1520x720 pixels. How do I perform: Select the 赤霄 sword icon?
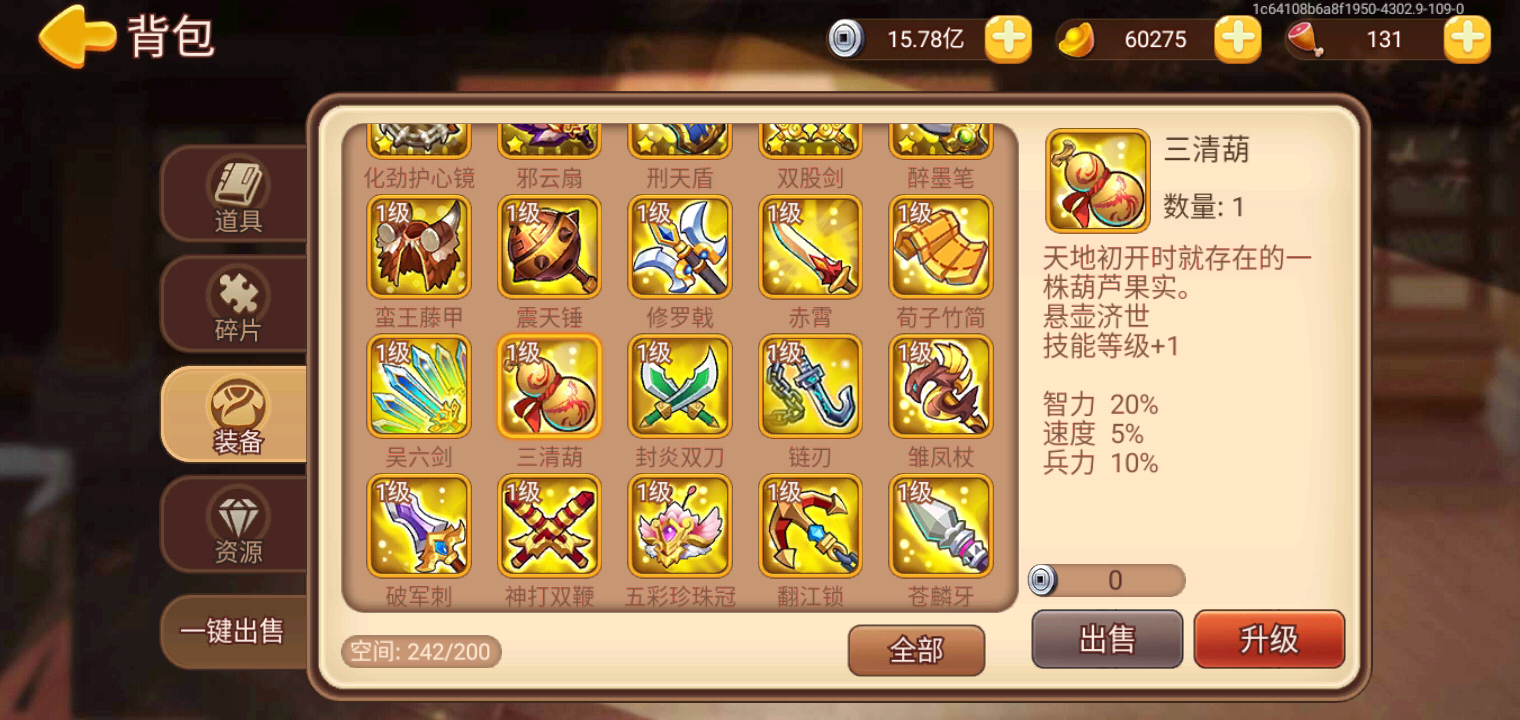[x=810, y=246]
